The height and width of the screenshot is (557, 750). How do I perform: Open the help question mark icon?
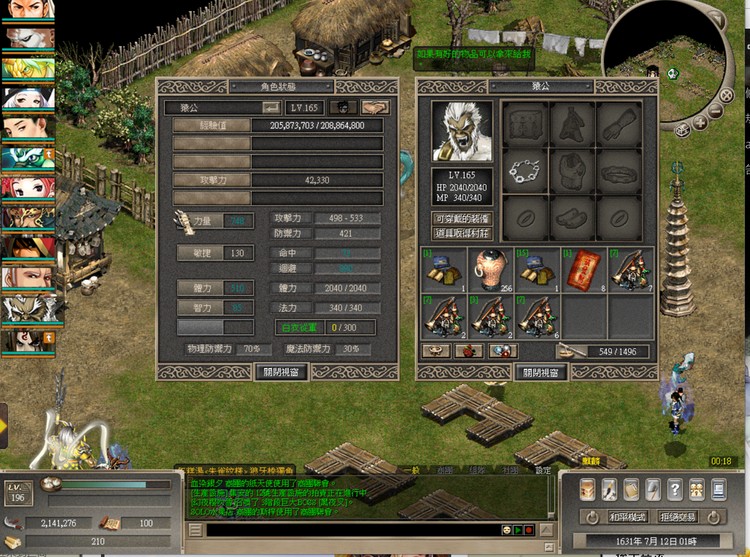coord(676,490)
